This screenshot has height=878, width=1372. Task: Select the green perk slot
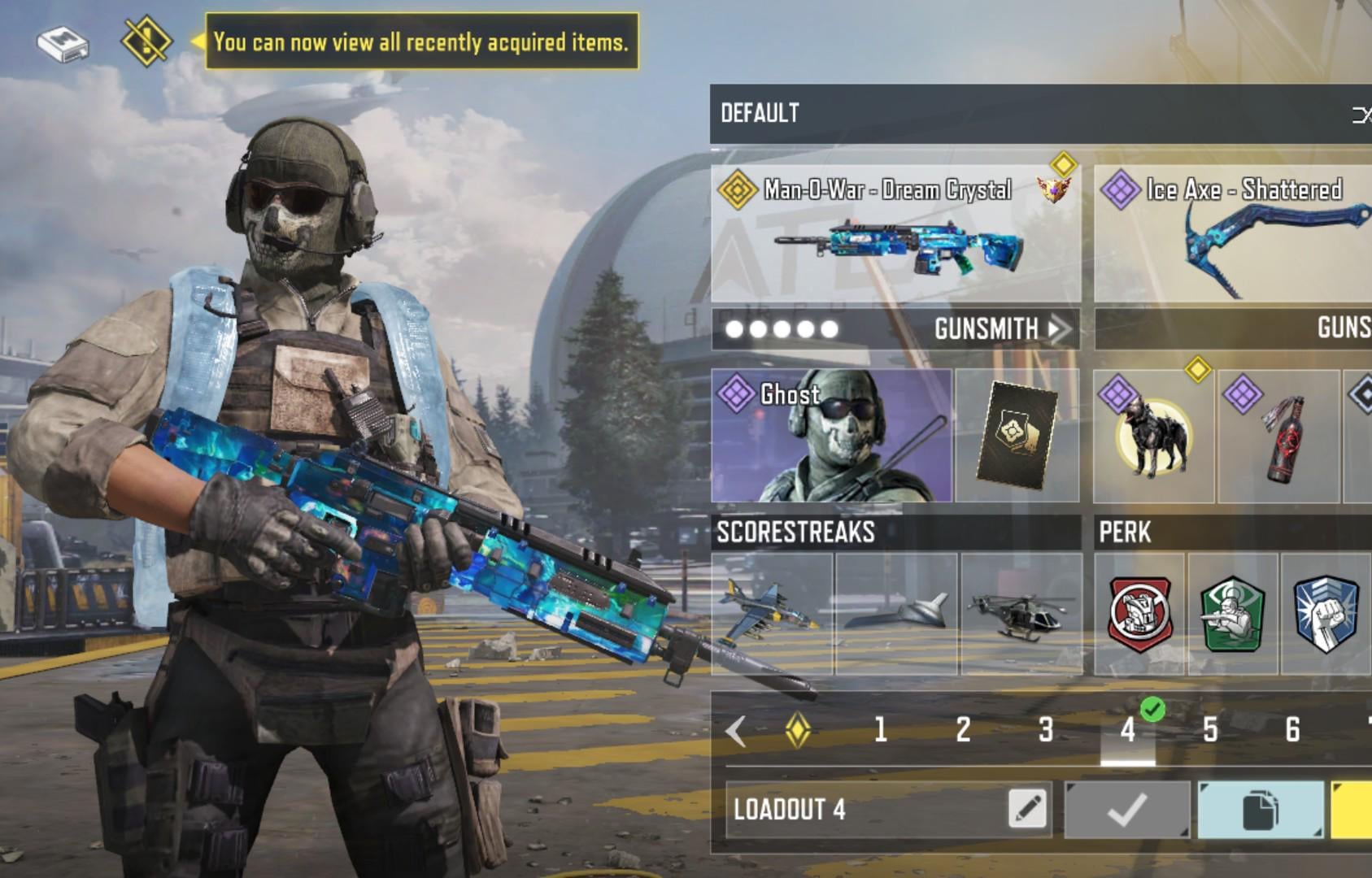(1233, 615)
